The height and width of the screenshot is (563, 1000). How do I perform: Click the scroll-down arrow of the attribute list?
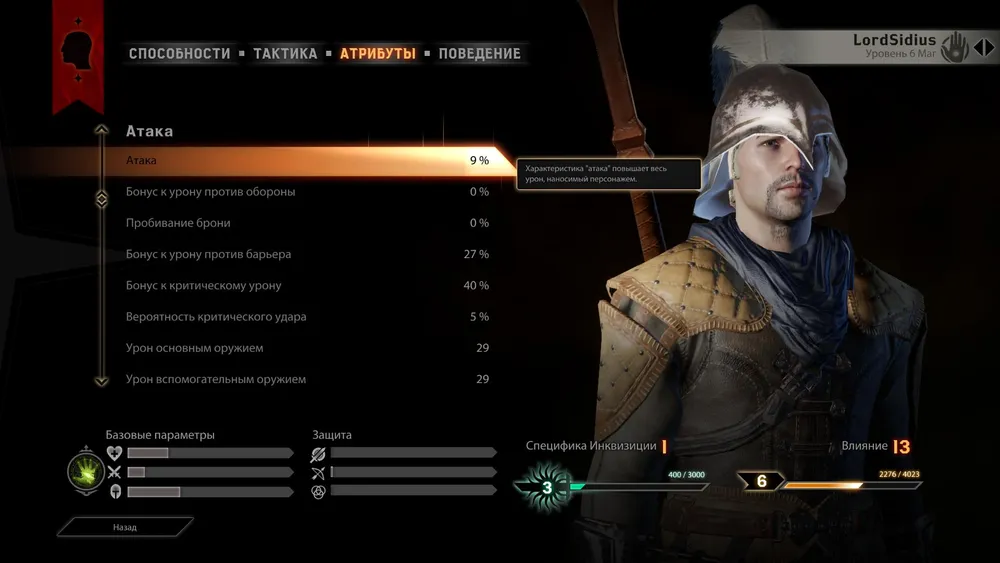pos(101,380)
